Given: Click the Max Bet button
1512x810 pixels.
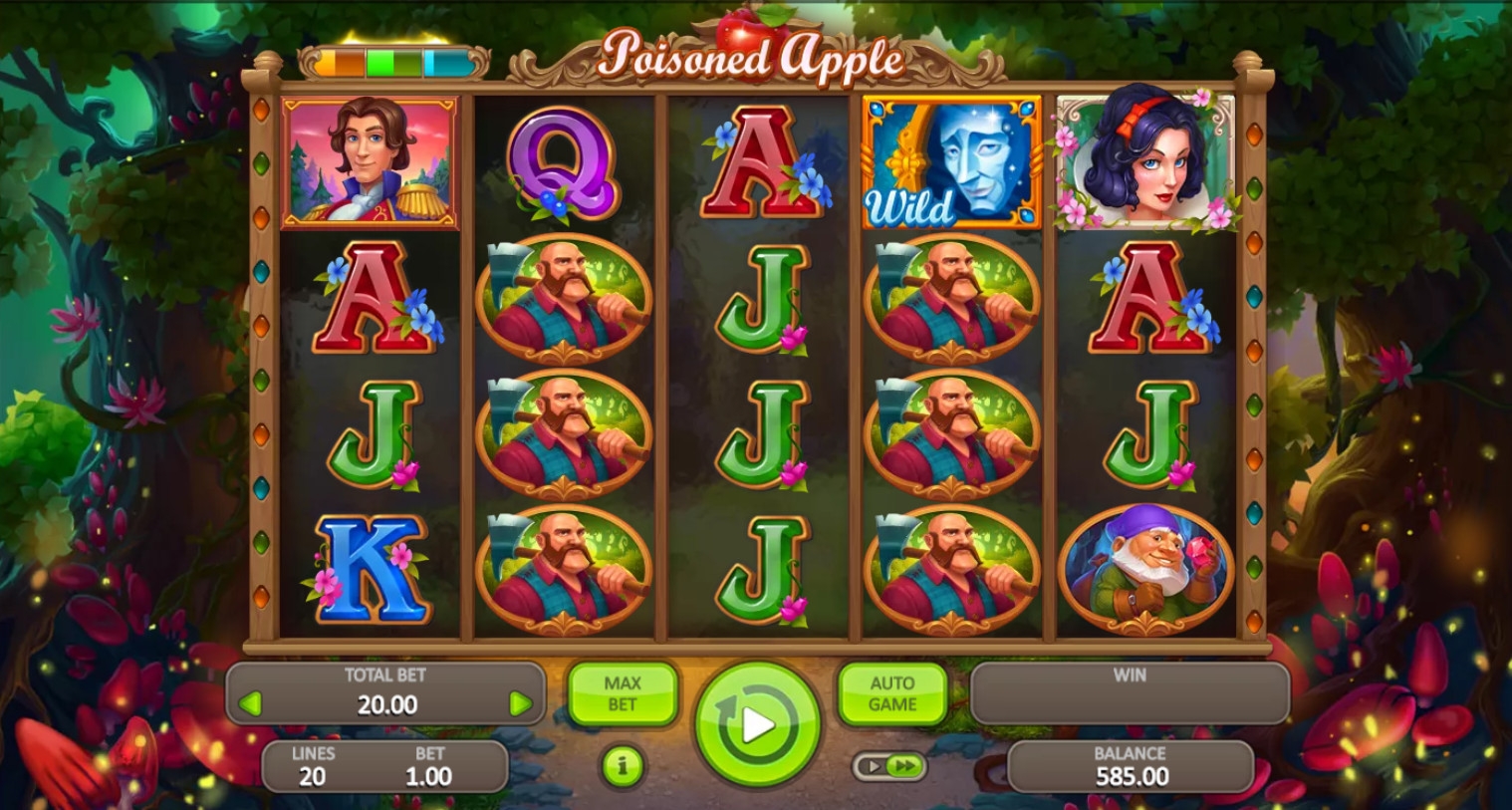Looking at the screenshot, I should (623, 693).
